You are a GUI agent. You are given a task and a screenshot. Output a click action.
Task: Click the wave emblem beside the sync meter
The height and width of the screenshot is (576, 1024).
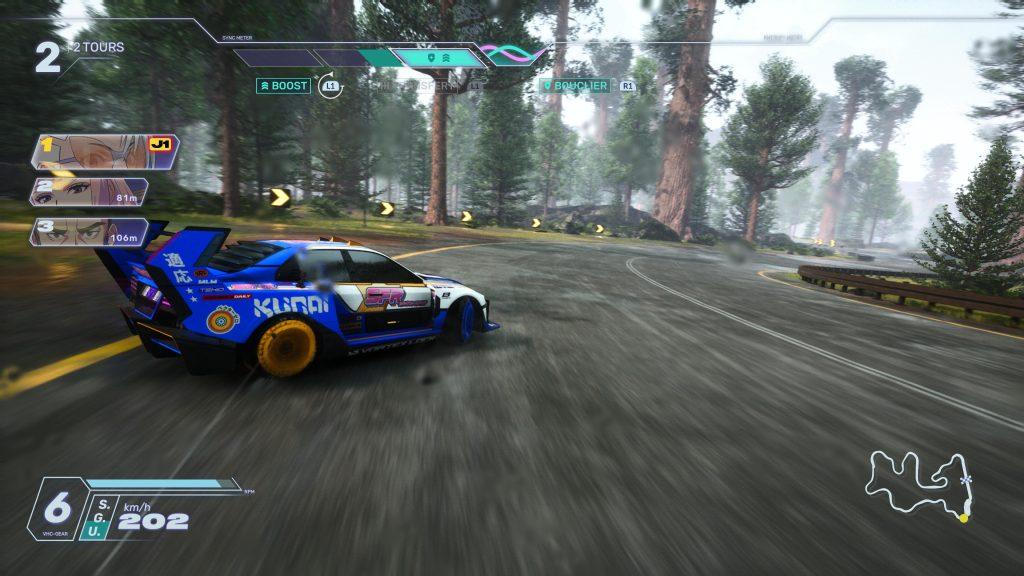point(511,53)
